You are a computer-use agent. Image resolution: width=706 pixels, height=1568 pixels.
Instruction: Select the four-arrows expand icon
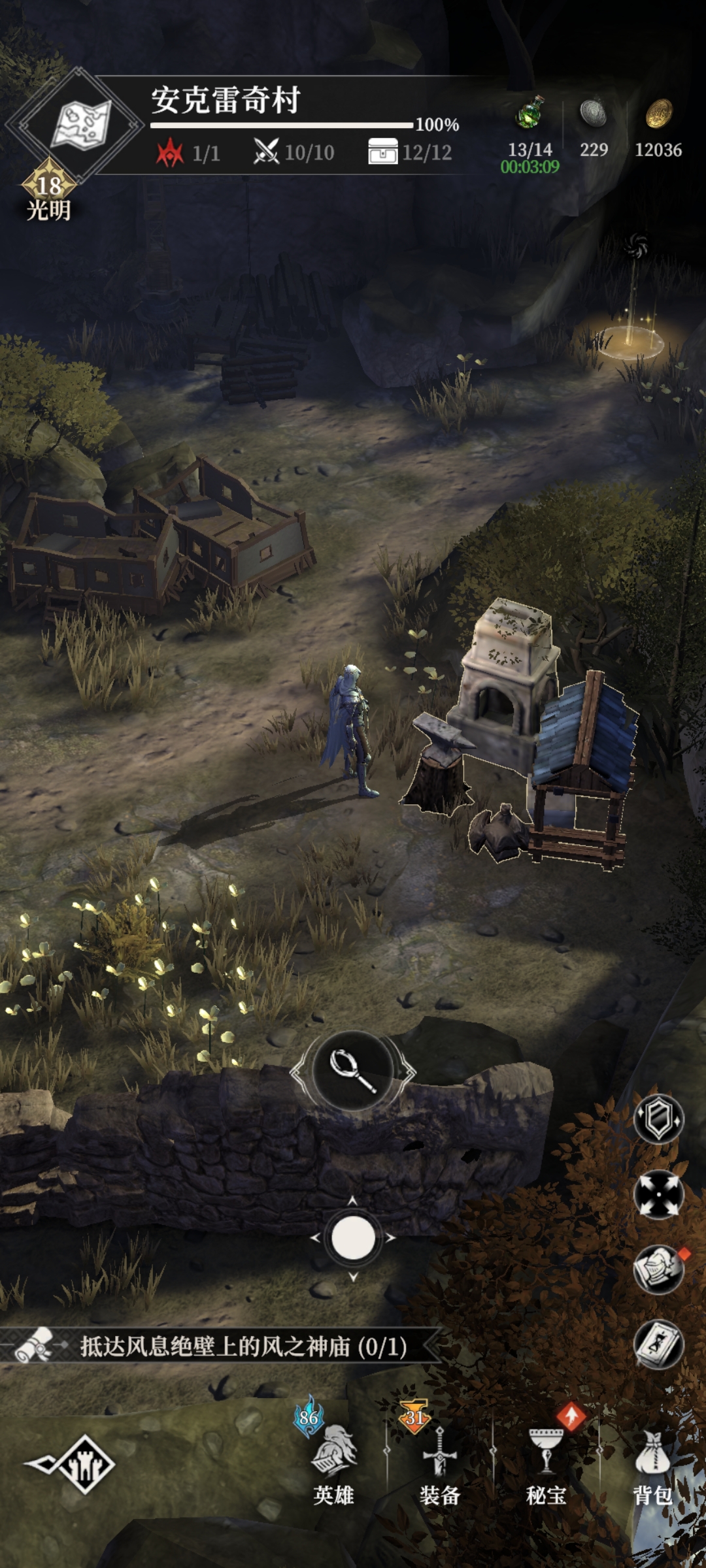coord(658,1194)
